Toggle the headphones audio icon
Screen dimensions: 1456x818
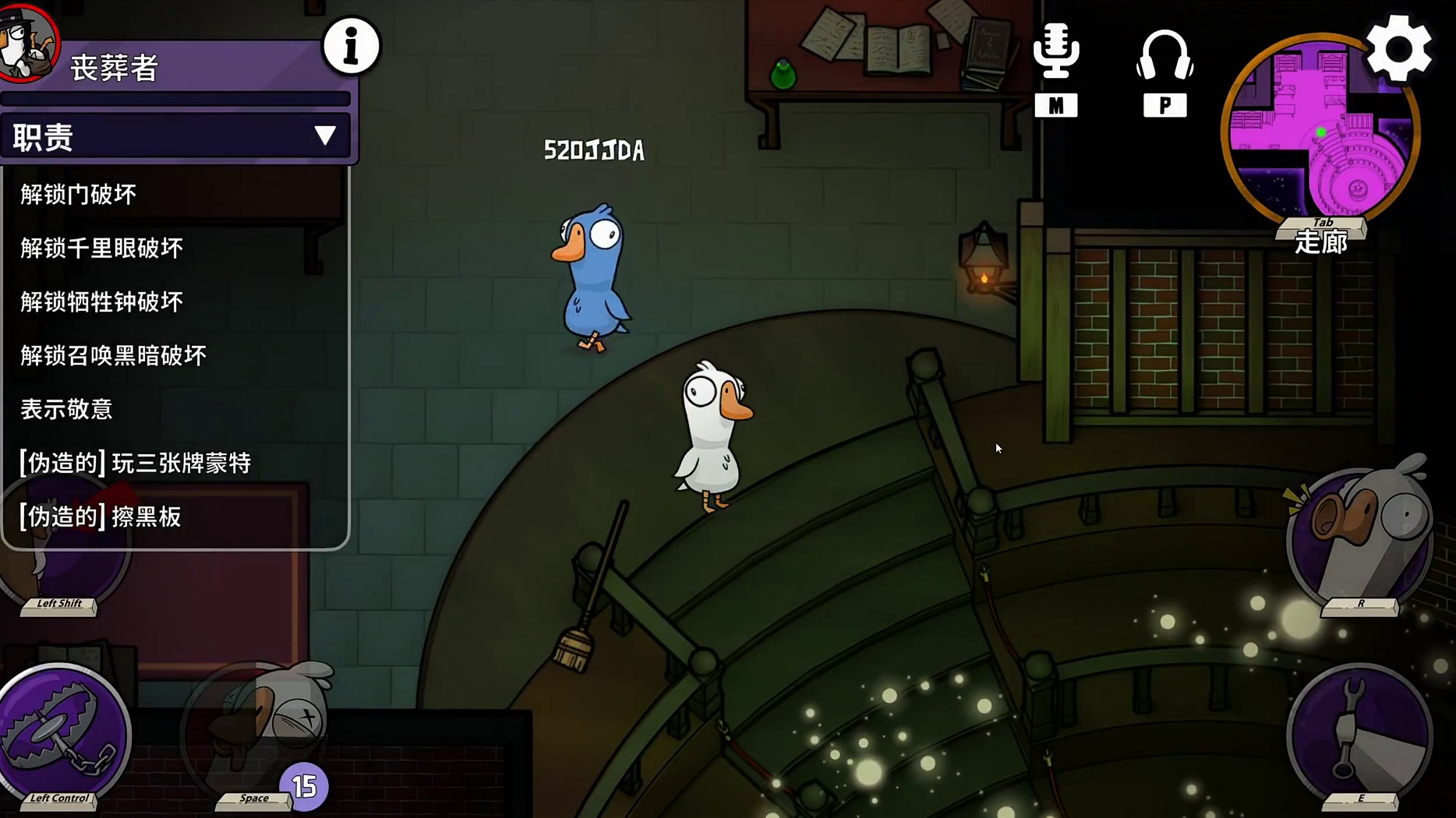1164,56
